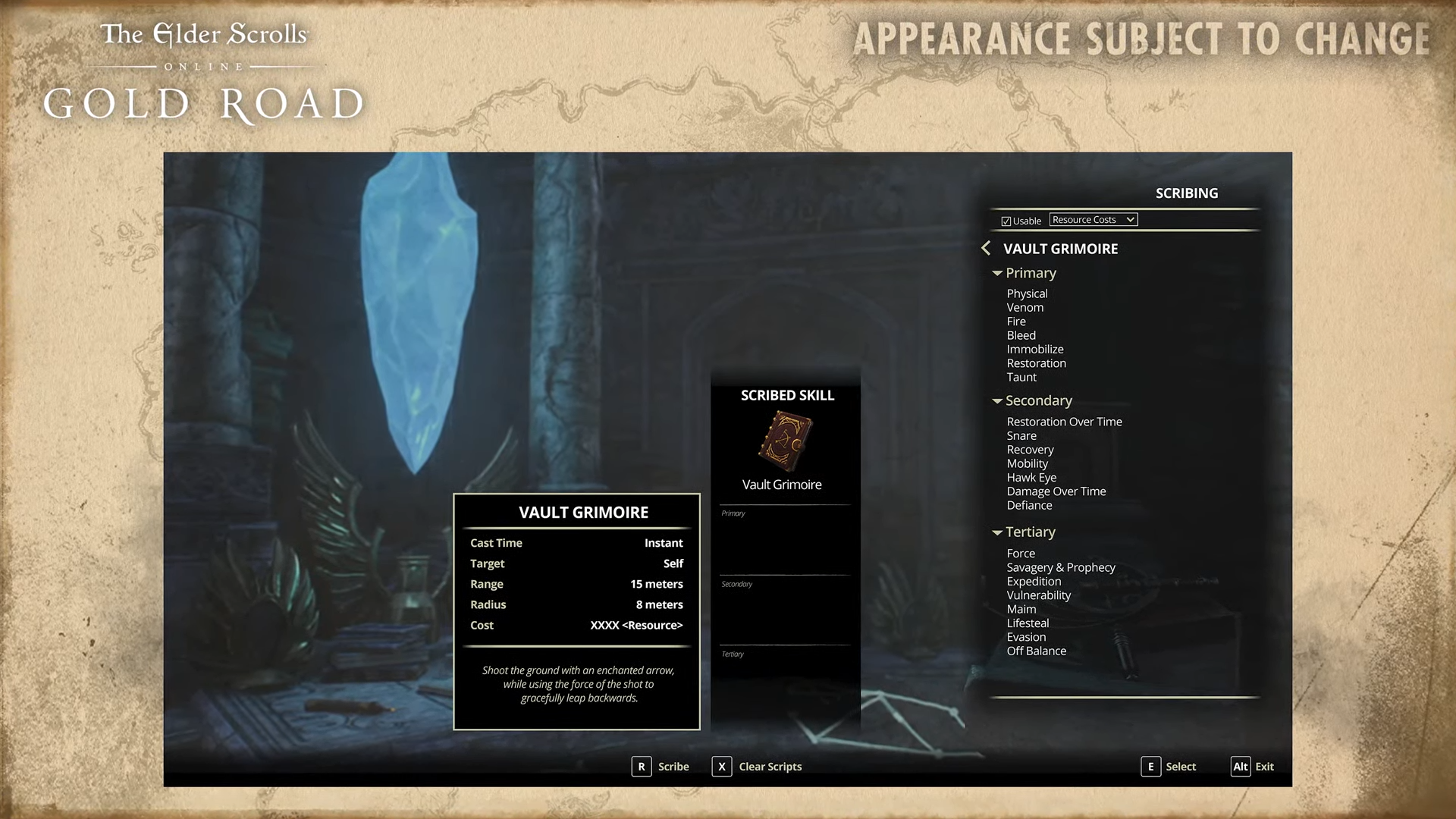Viewport: 1456px width, 819px height.
Task: Choose the Savagery & Prophecy script
Action: pyautogui.click(x=1060, y=567)
